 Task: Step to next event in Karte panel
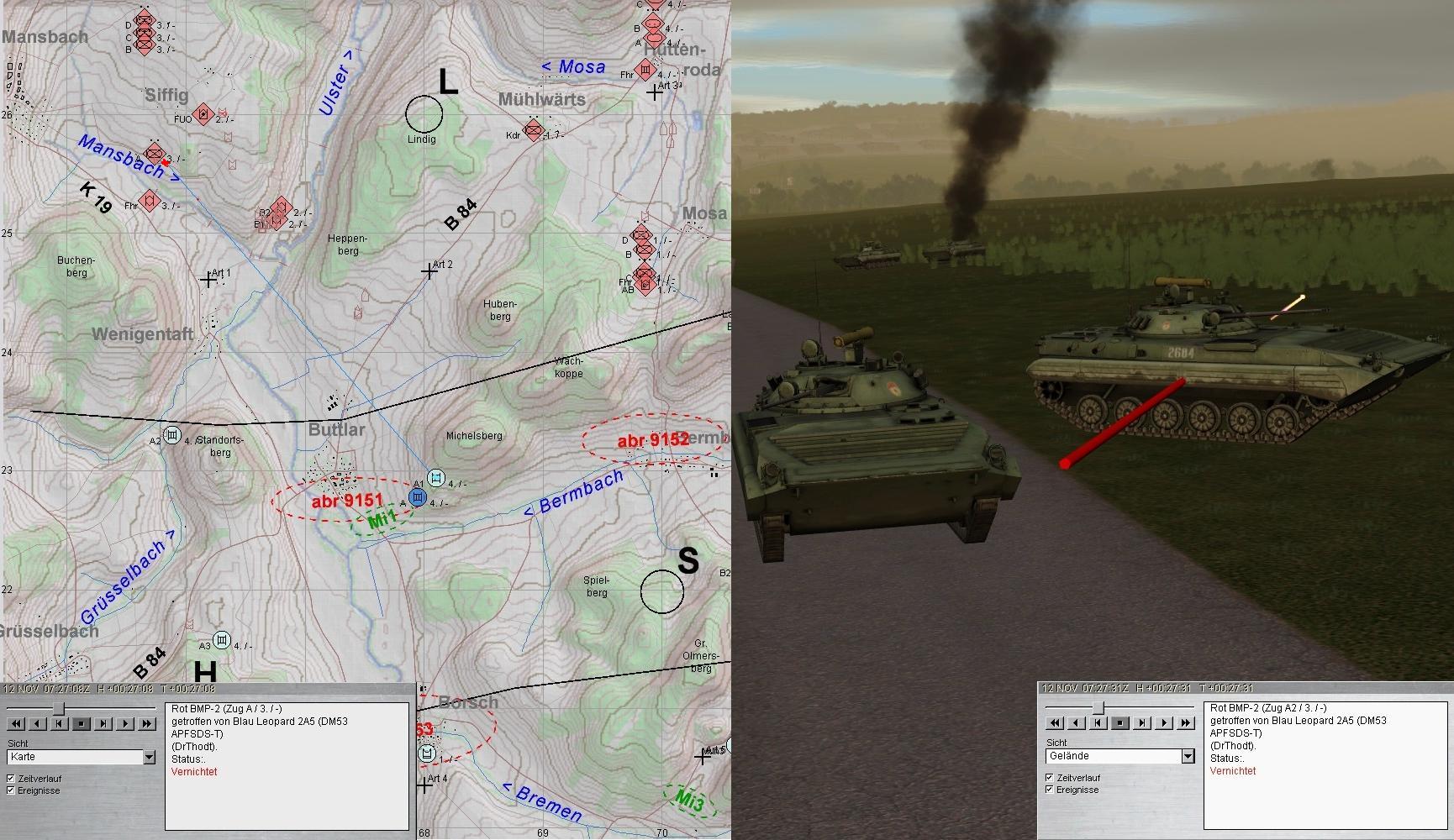[x=103, y=723]
